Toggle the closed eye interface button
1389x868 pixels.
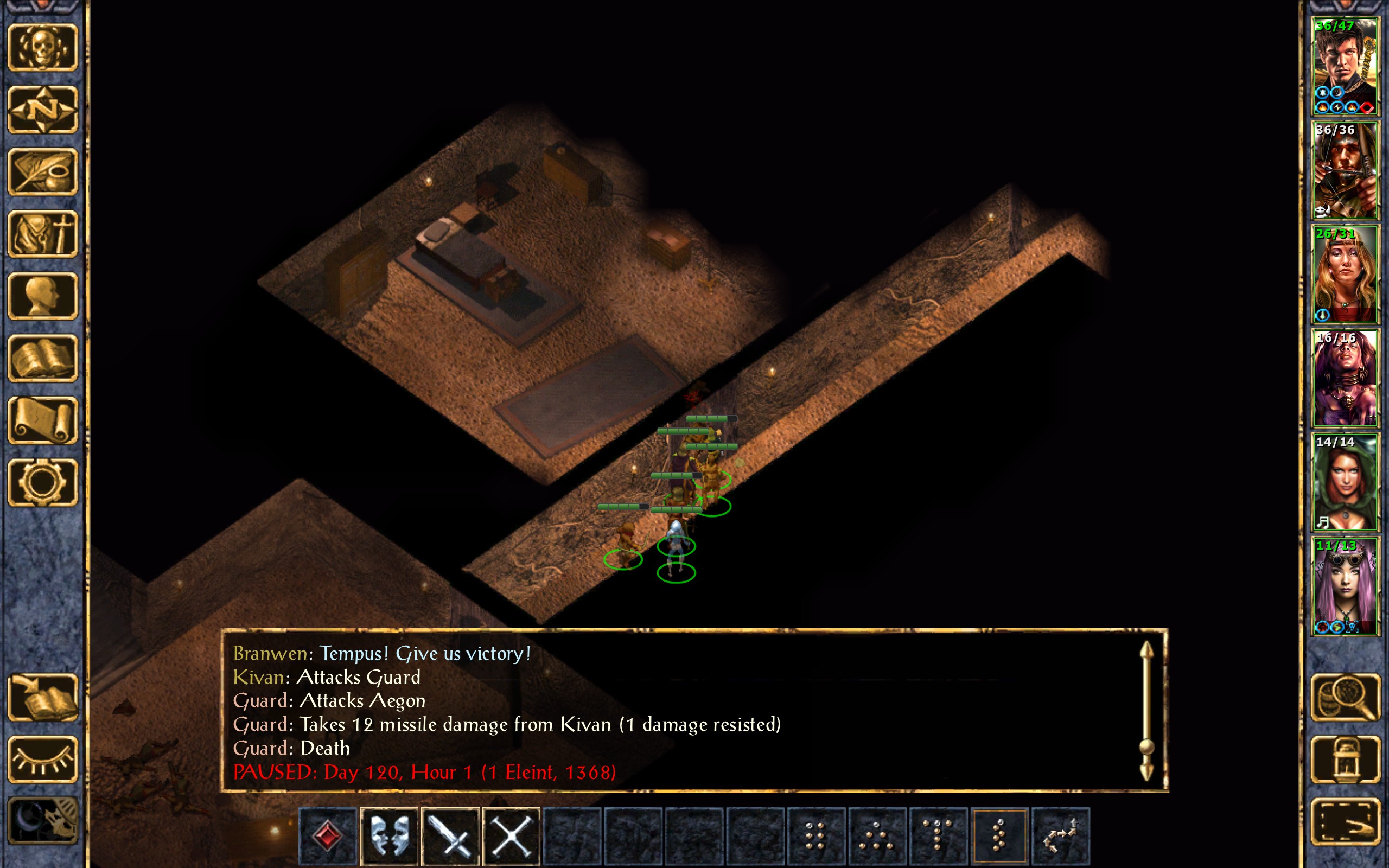pyautogui.click(x=43, y=759)
